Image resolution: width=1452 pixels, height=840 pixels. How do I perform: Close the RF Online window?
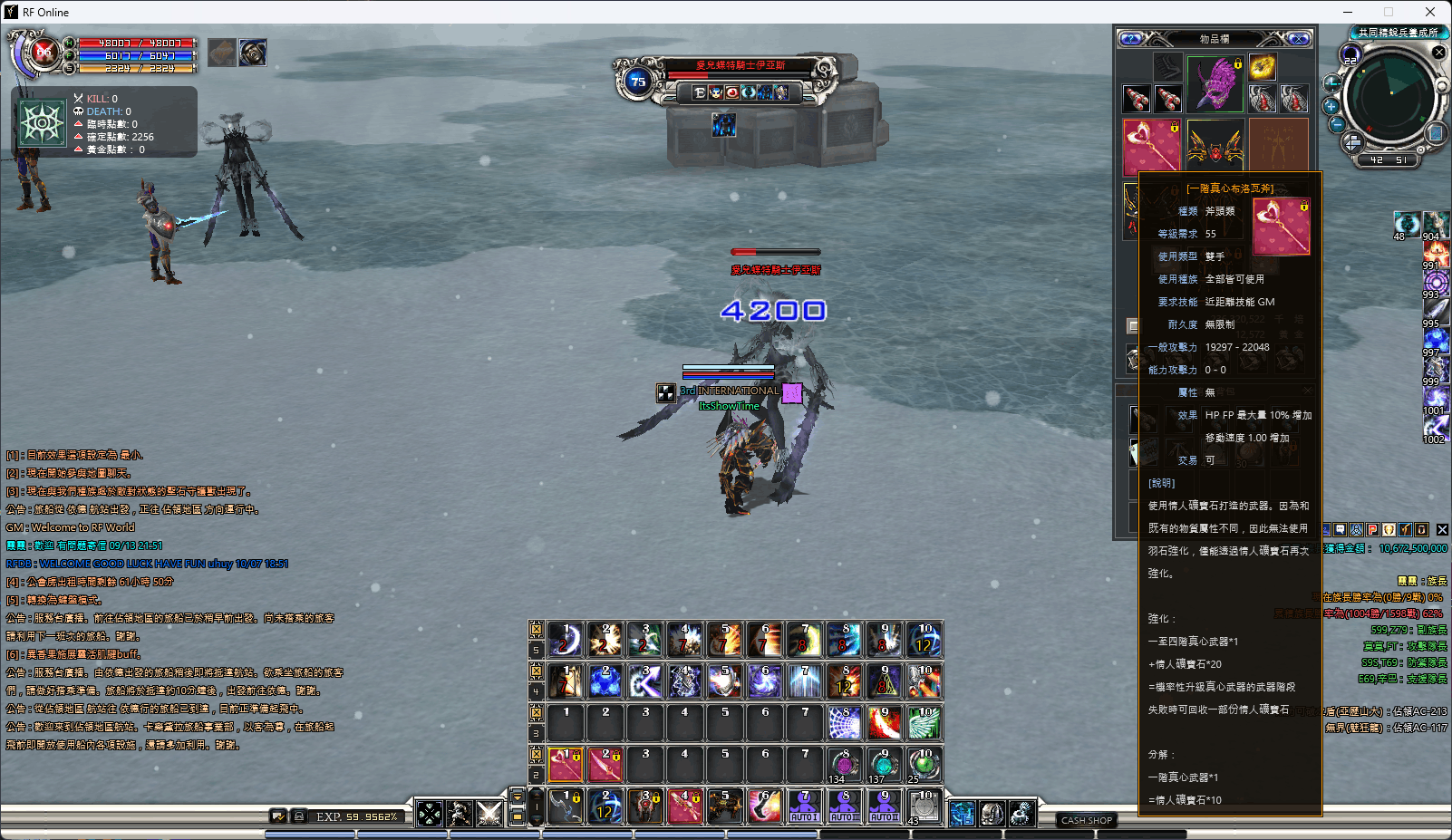click(x=1430, y=12)
